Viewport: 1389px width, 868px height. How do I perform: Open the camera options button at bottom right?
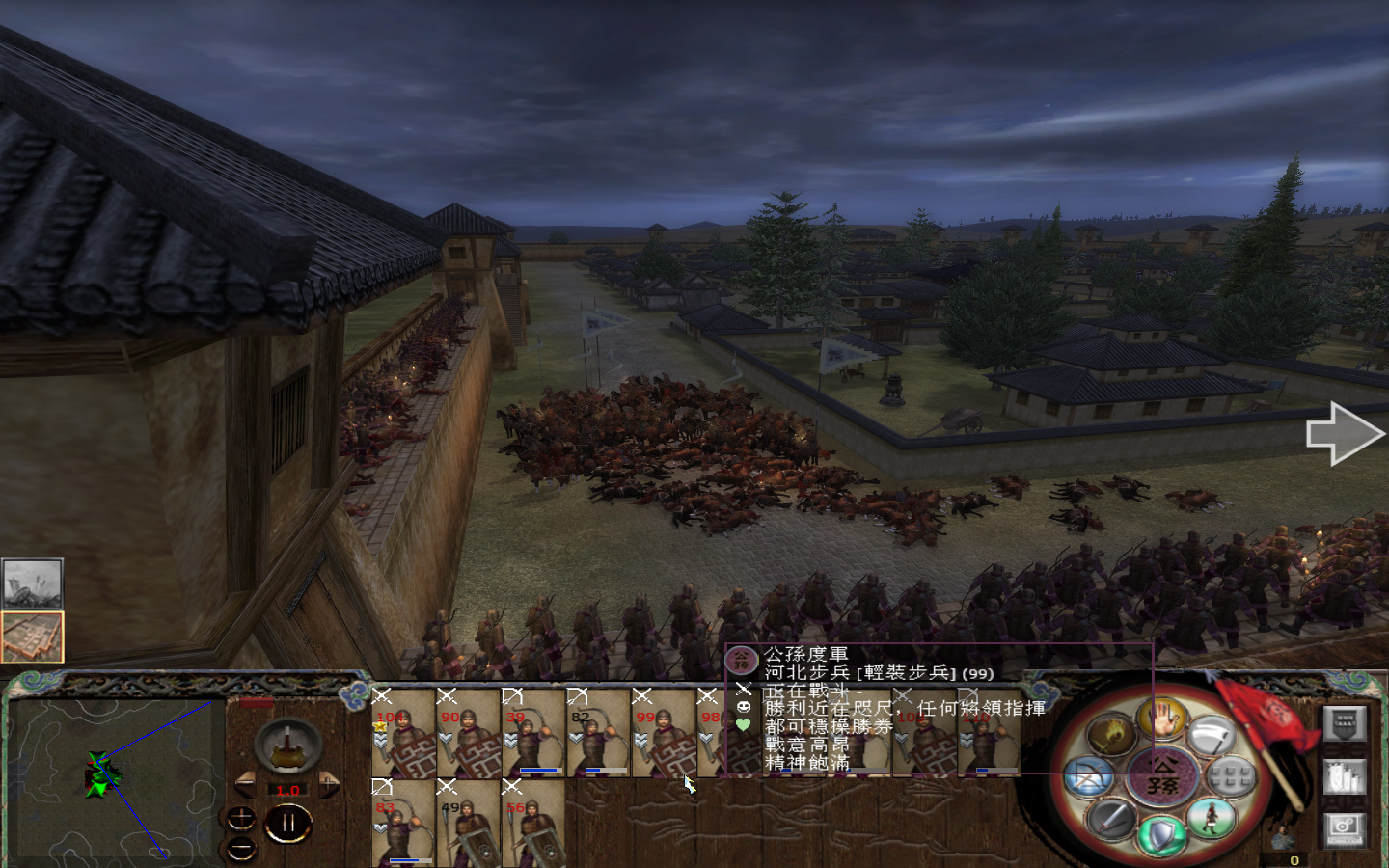point(1346,830)
